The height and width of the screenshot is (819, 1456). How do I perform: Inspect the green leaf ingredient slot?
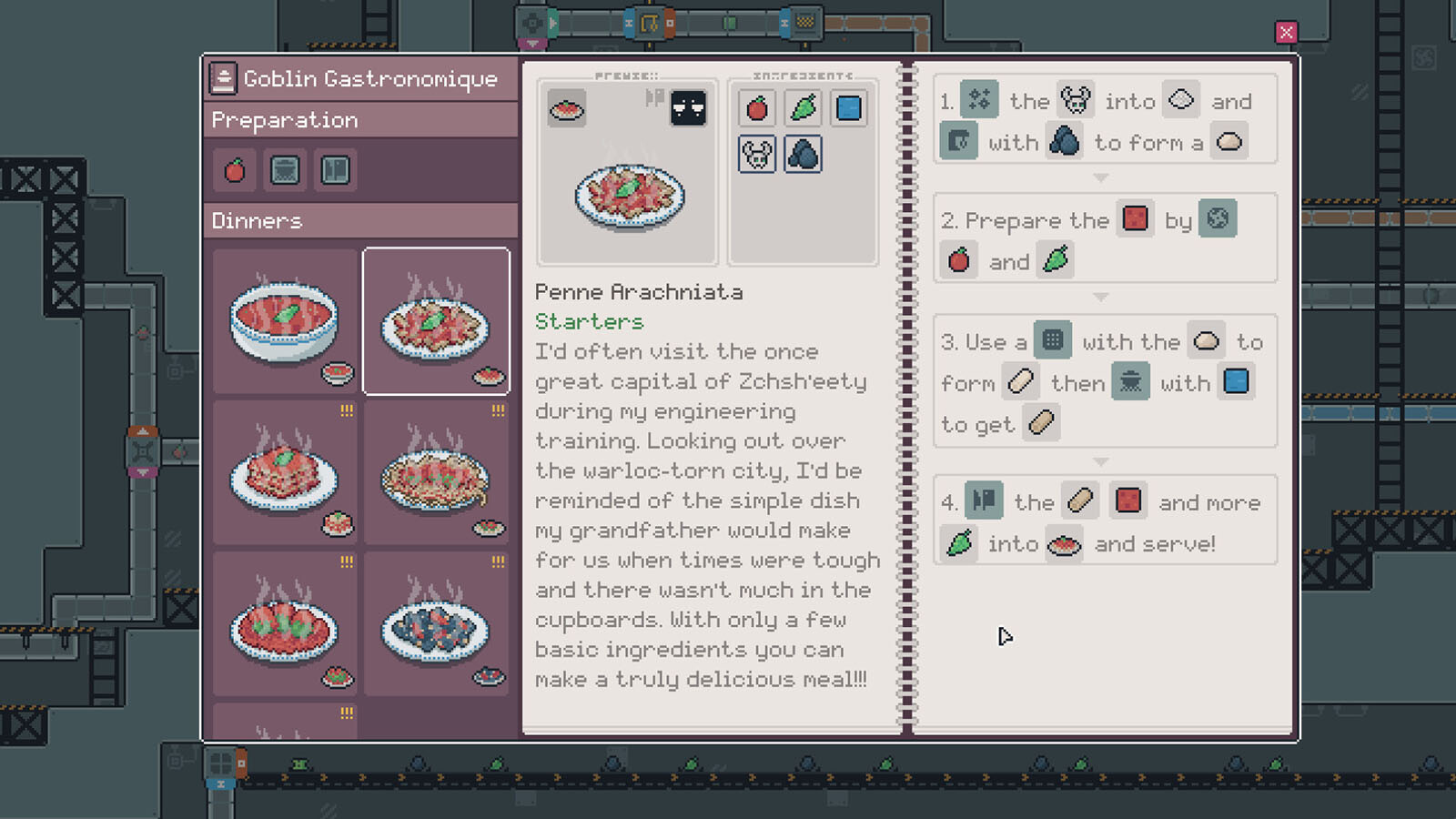803,108
